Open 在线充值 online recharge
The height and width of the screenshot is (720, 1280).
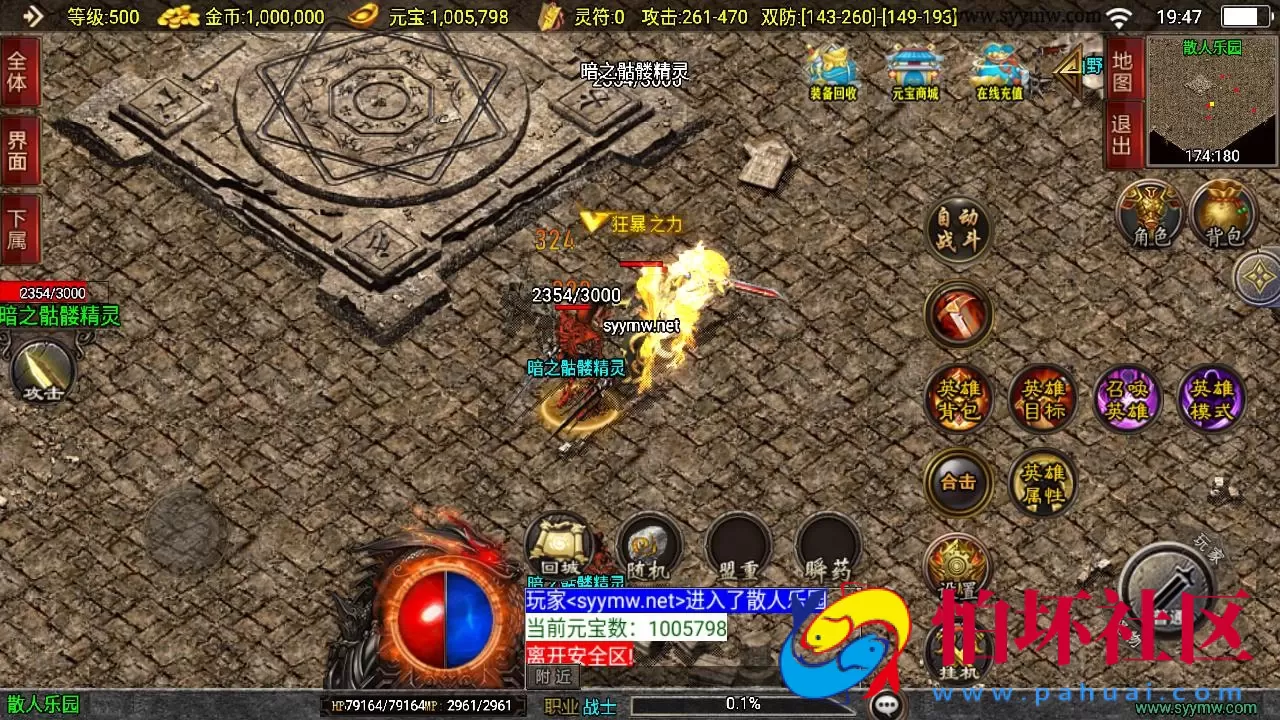pyautogui.click(x=997, y=70)
